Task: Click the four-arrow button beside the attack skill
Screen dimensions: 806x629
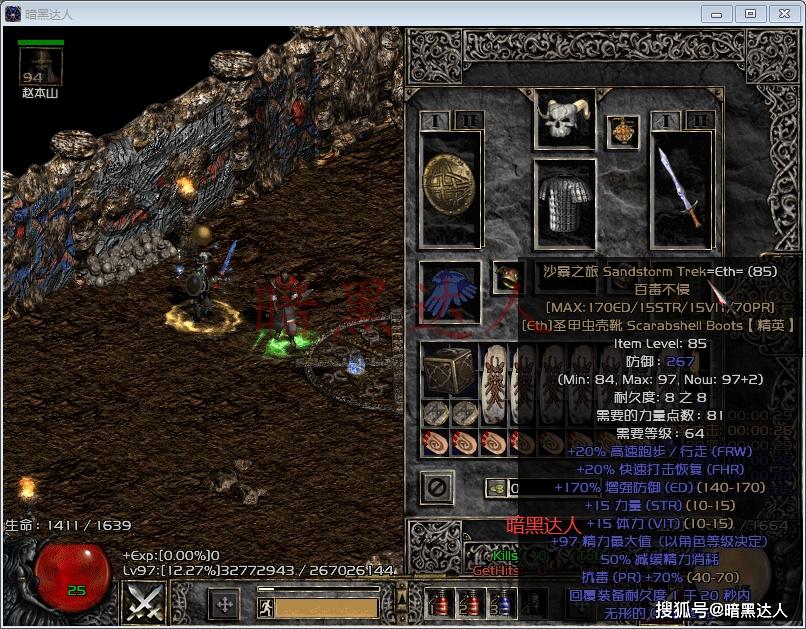Action: pos(225,605)
